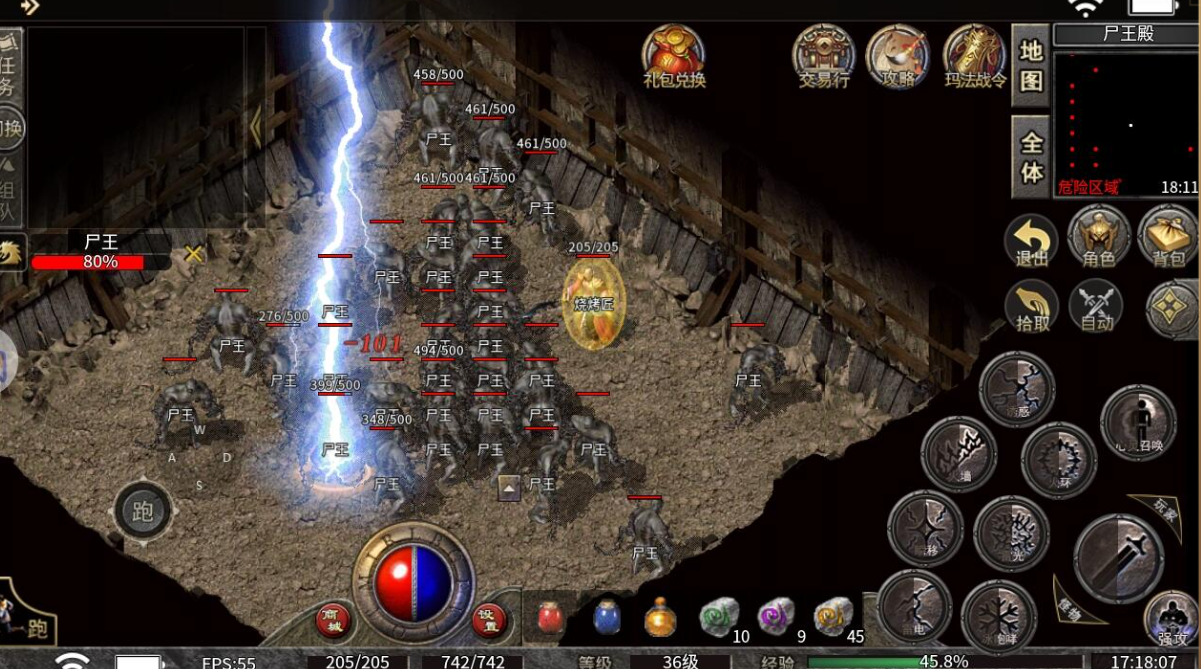
Task: Open the 商城 shop button
Action: pos(334,620)
